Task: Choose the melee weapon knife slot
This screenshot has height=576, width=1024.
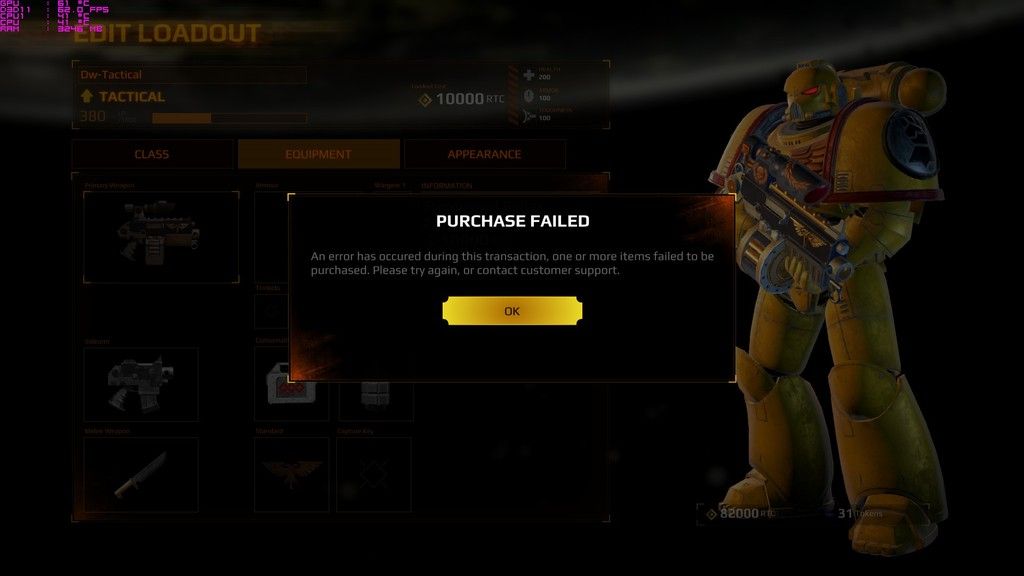Action: (140, 474)
